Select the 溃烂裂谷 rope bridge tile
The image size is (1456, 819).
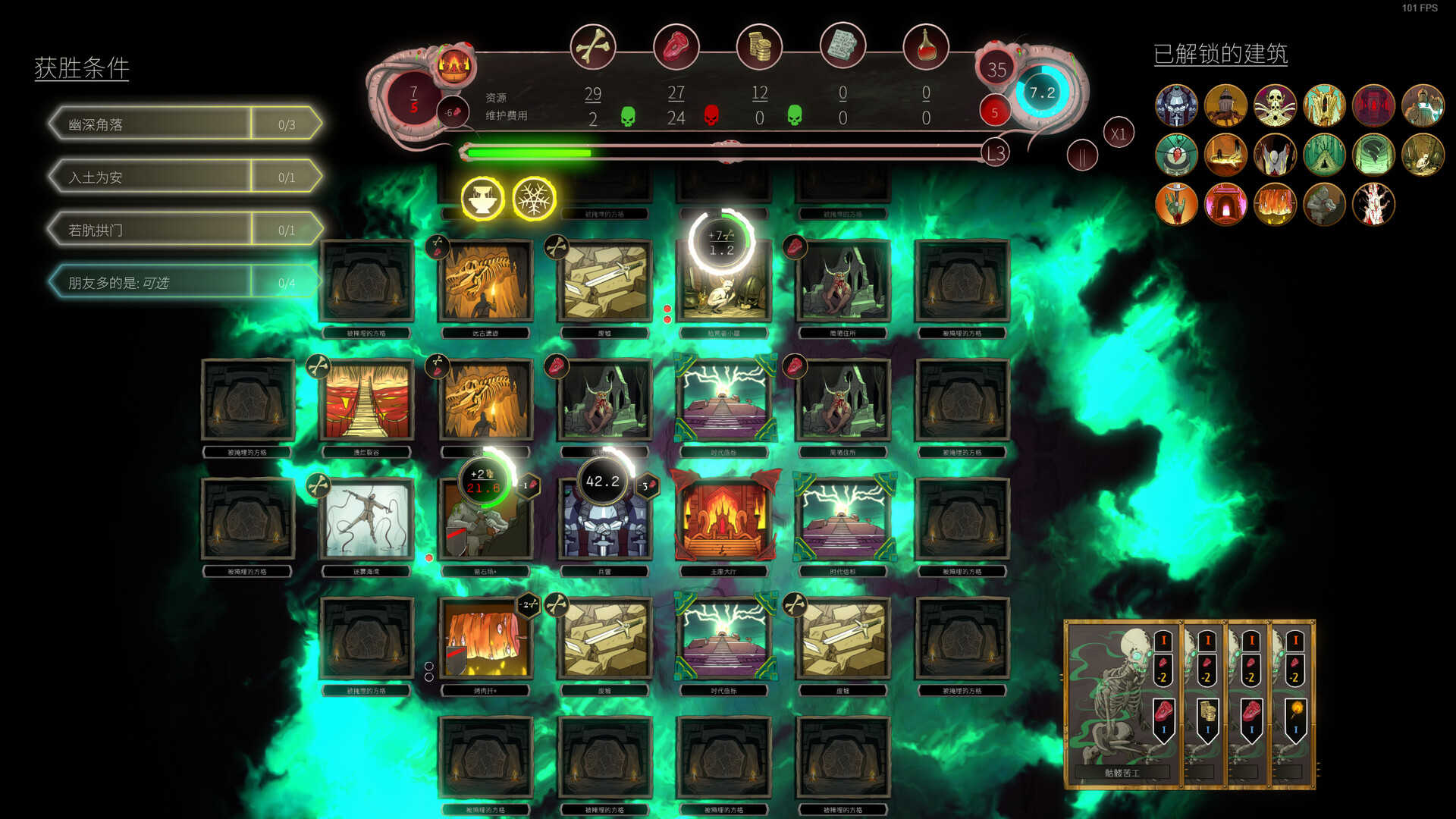tap(366, 400)
